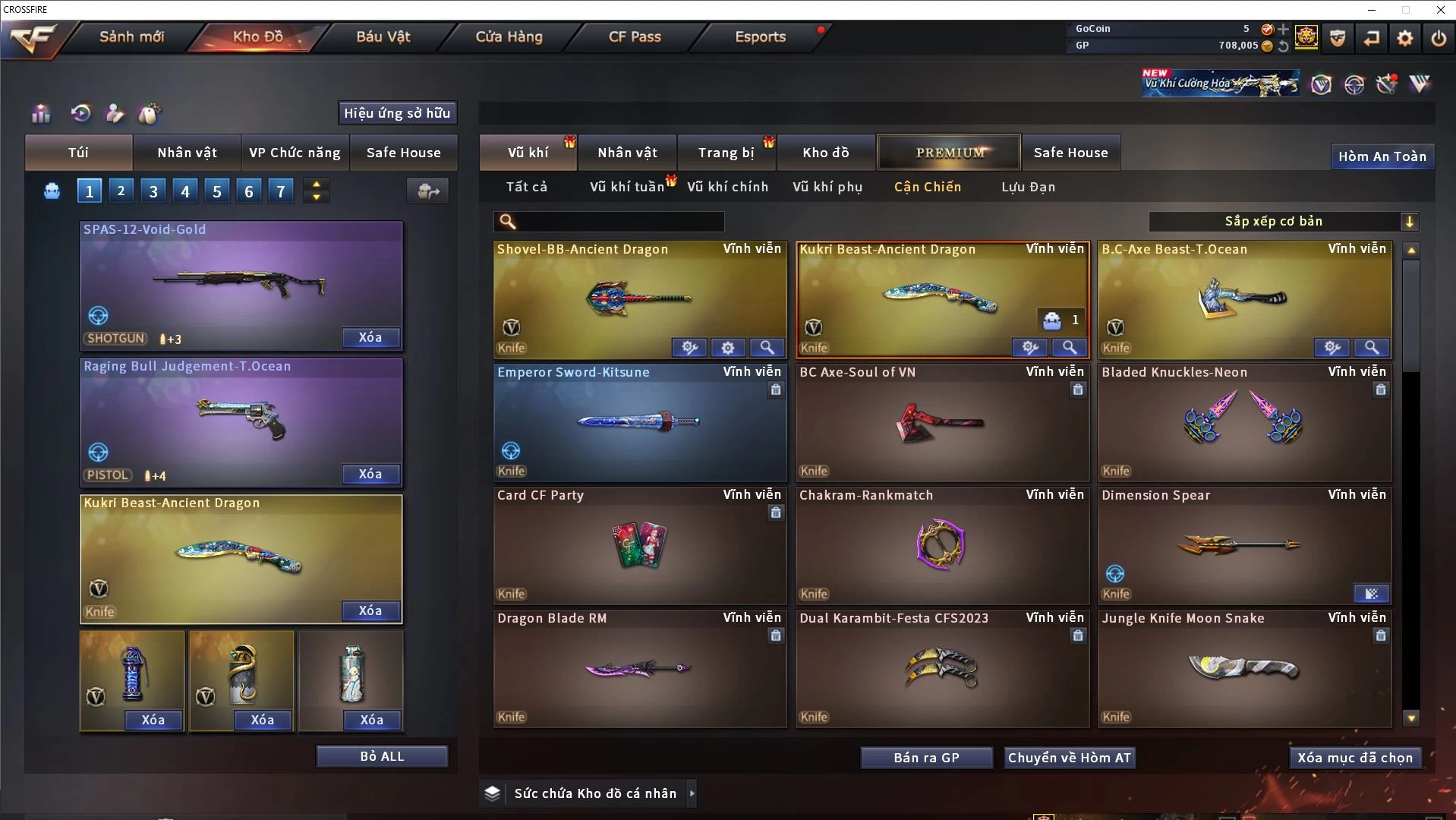Open the CF Pass menu
This screenshot has height=820, width=1456.
(635, 36)
